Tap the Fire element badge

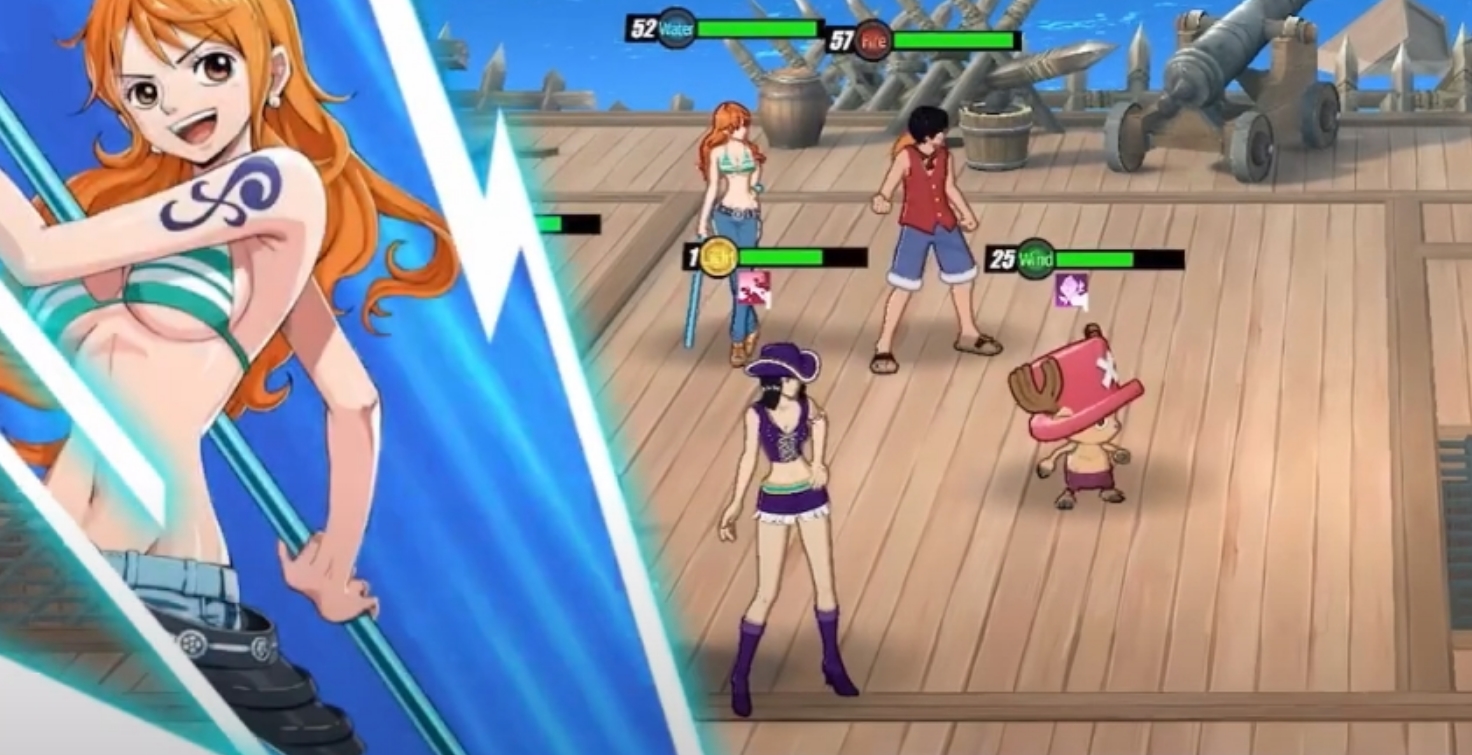(x=872, y=41)
